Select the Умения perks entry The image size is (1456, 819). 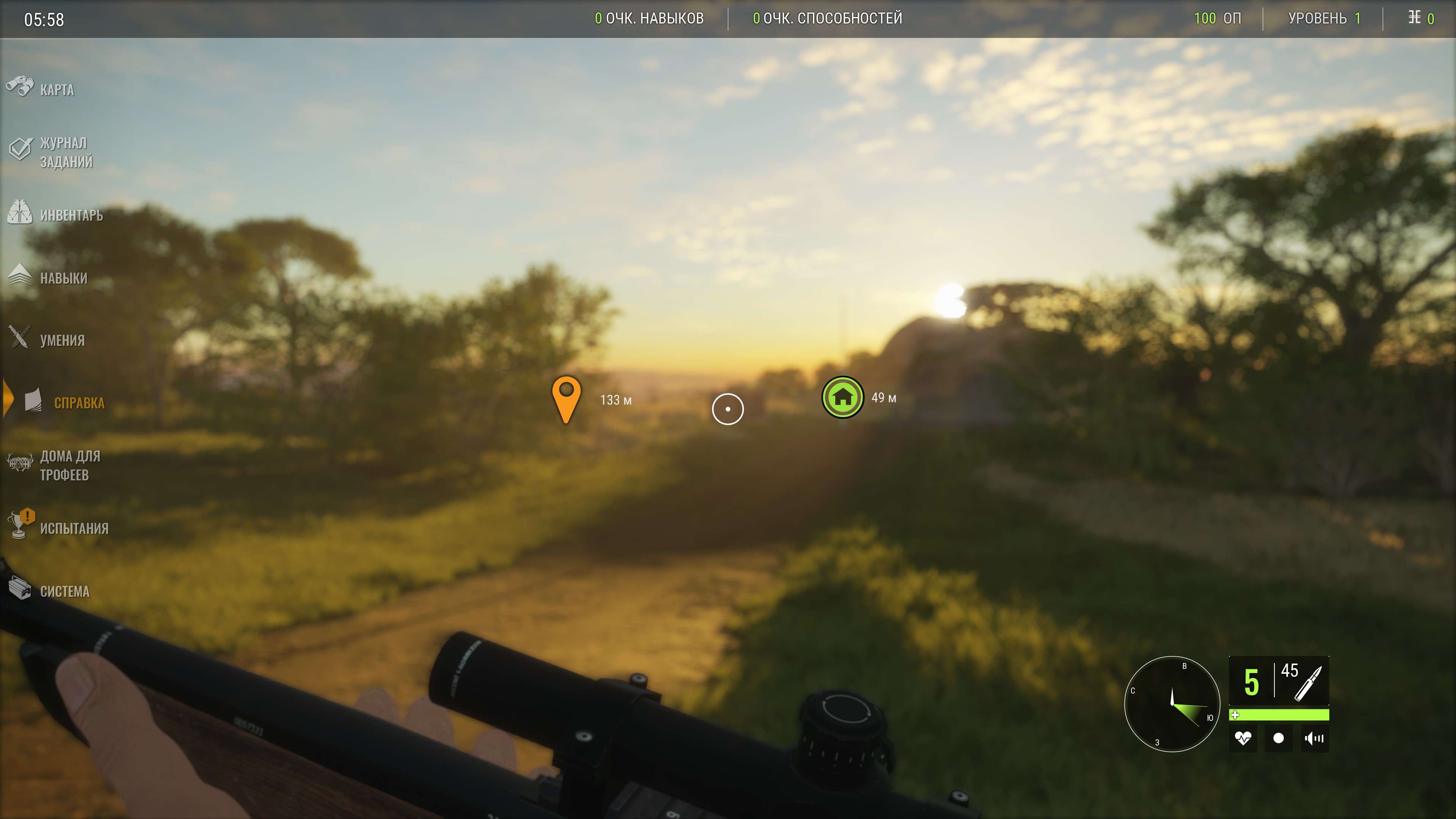[x=61, y=340]
